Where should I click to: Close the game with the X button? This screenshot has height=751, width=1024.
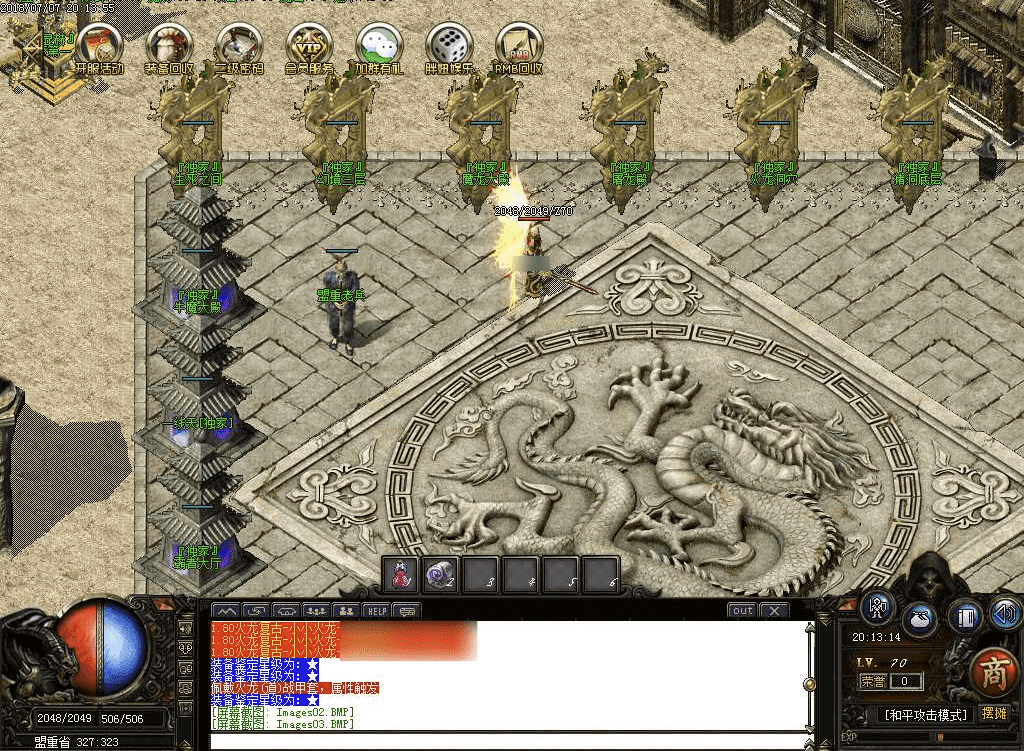point(775,610)
